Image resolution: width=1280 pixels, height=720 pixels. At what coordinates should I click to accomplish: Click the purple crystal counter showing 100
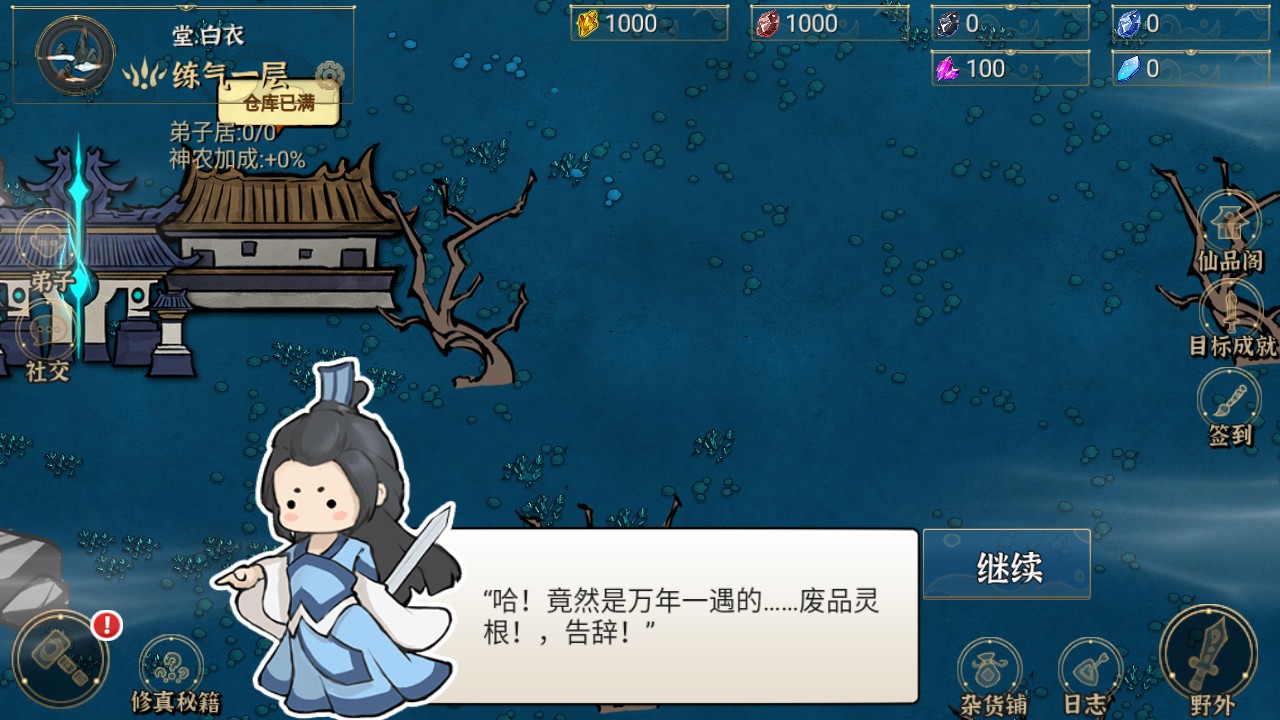tap(1009, 68)
